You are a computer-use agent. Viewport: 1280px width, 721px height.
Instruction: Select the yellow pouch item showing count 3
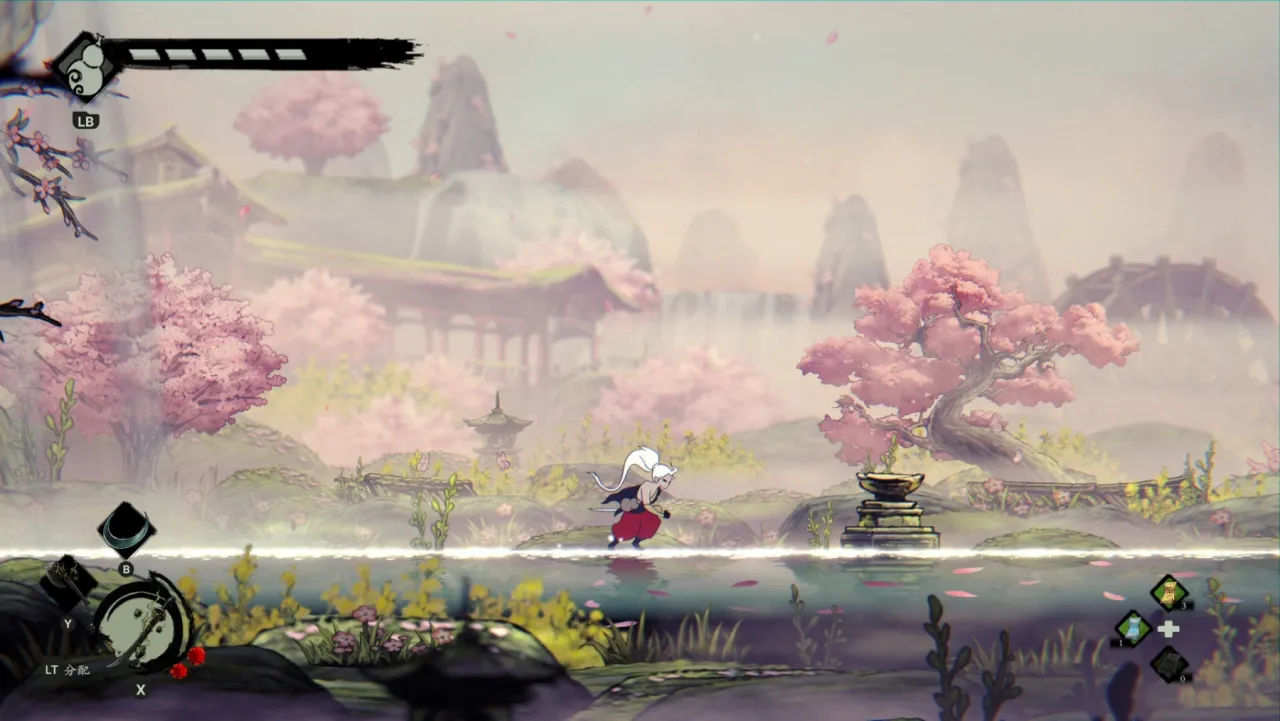click(x=1167, y=591)
